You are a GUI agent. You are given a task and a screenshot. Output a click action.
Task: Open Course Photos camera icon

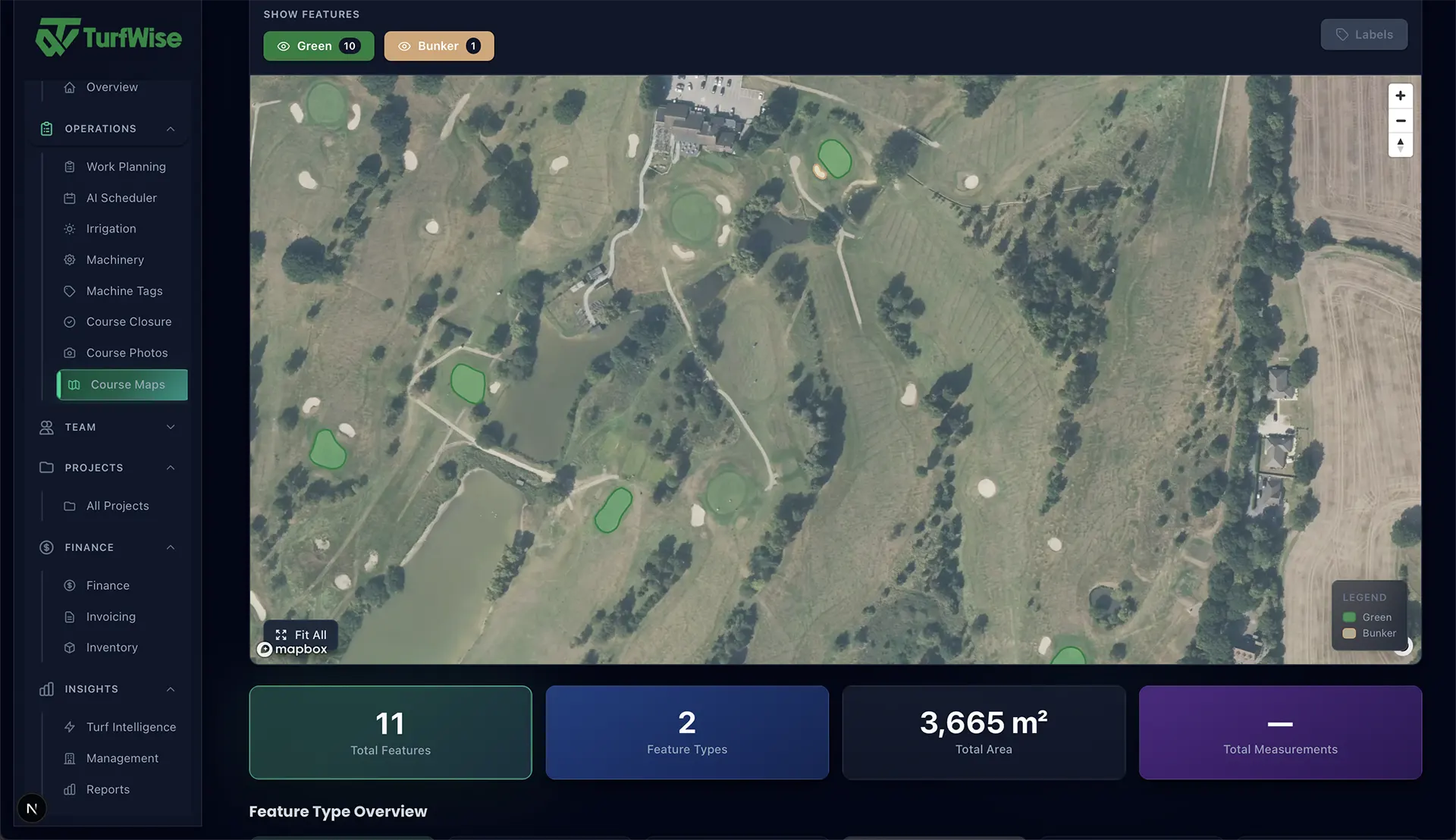point(69,353)
